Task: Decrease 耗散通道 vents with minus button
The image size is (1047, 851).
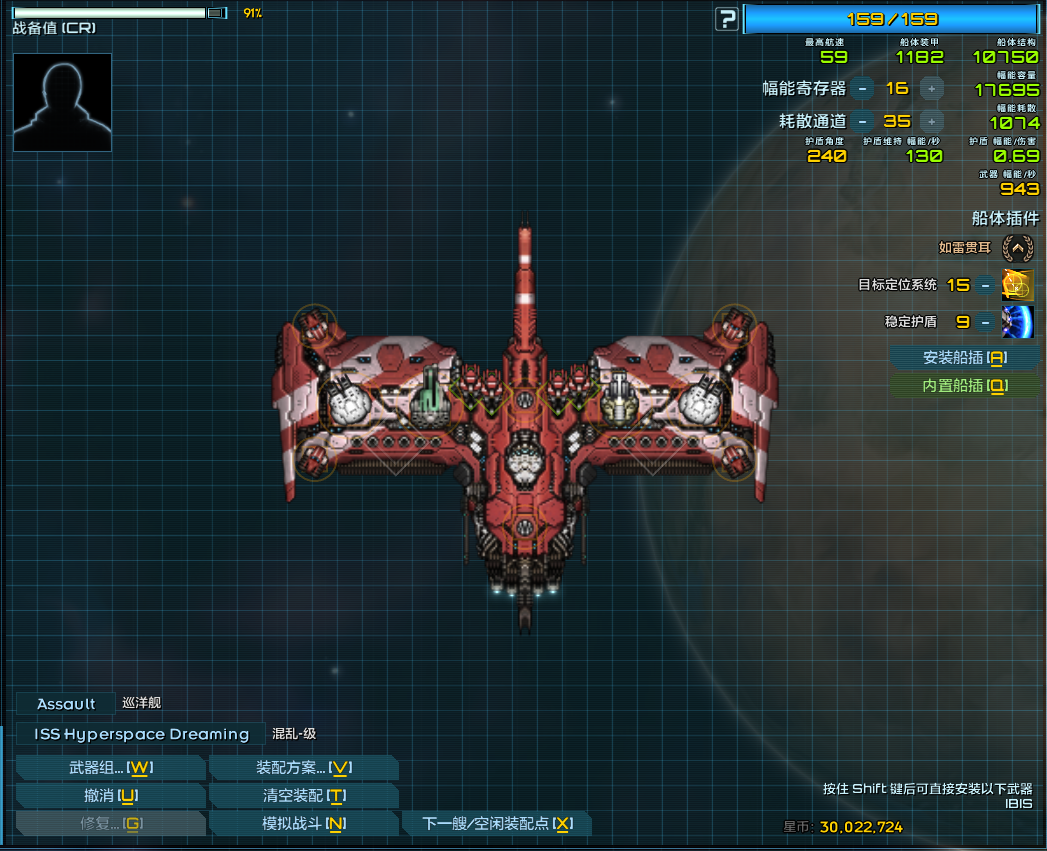Action: click(863, 122)
